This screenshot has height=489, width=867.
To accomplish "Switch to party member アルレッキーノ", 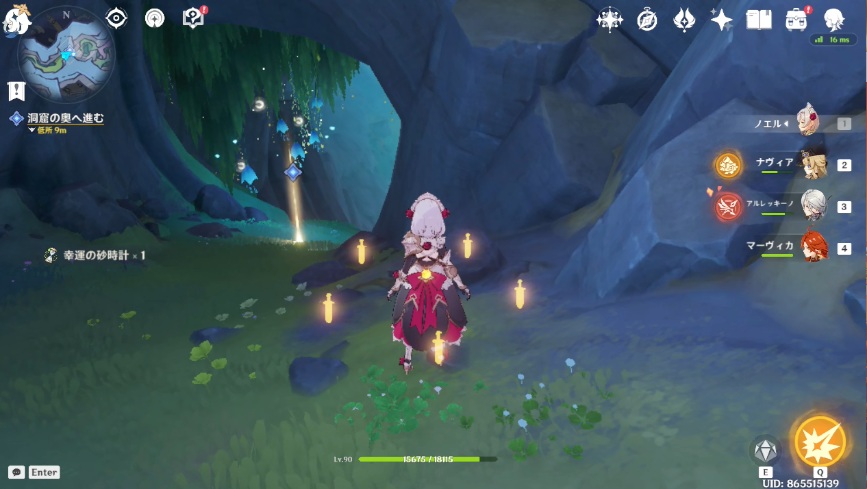I will tap(812, 206).
